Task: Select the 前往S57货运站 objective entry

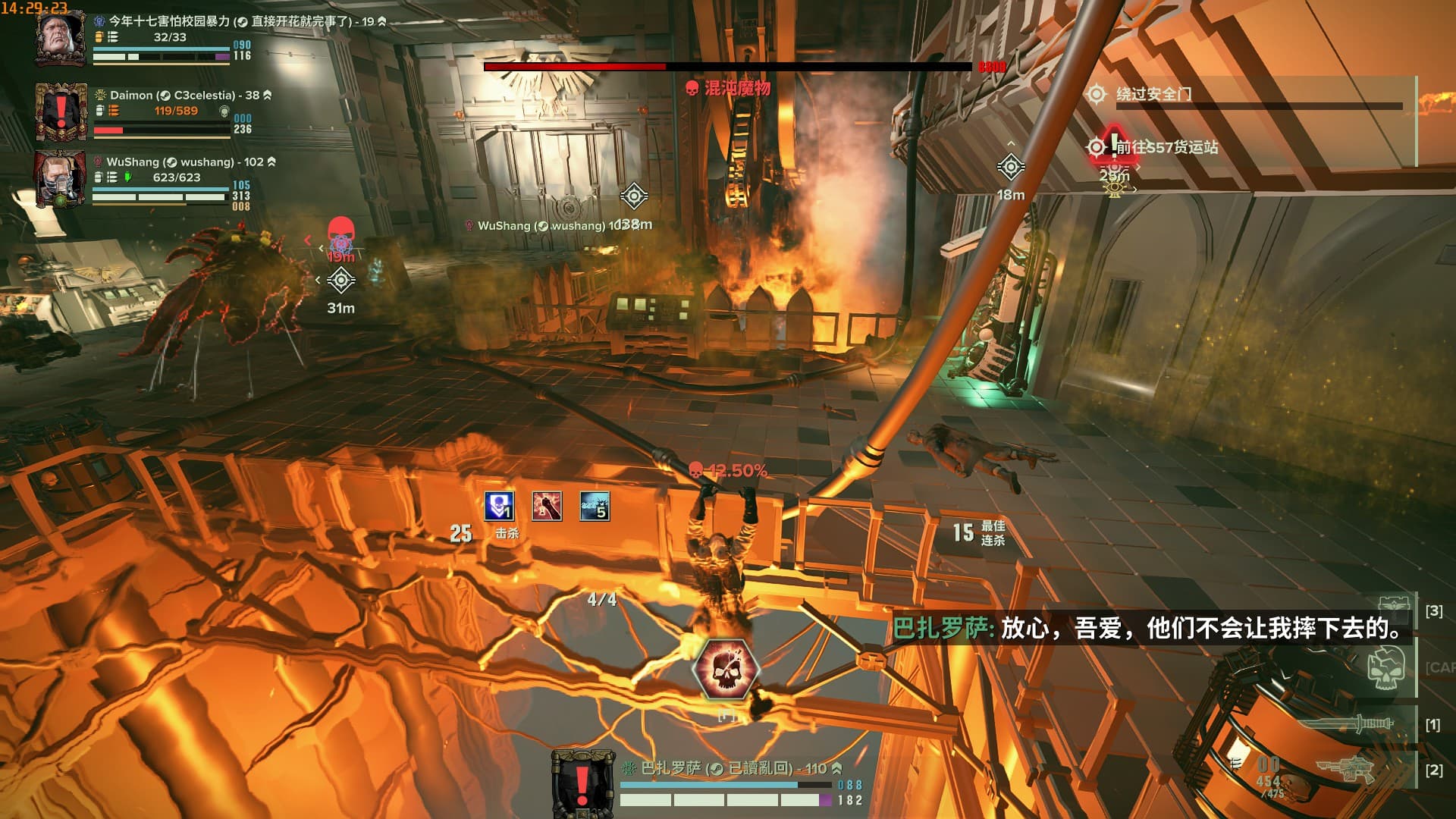Action: point(1166,147)
